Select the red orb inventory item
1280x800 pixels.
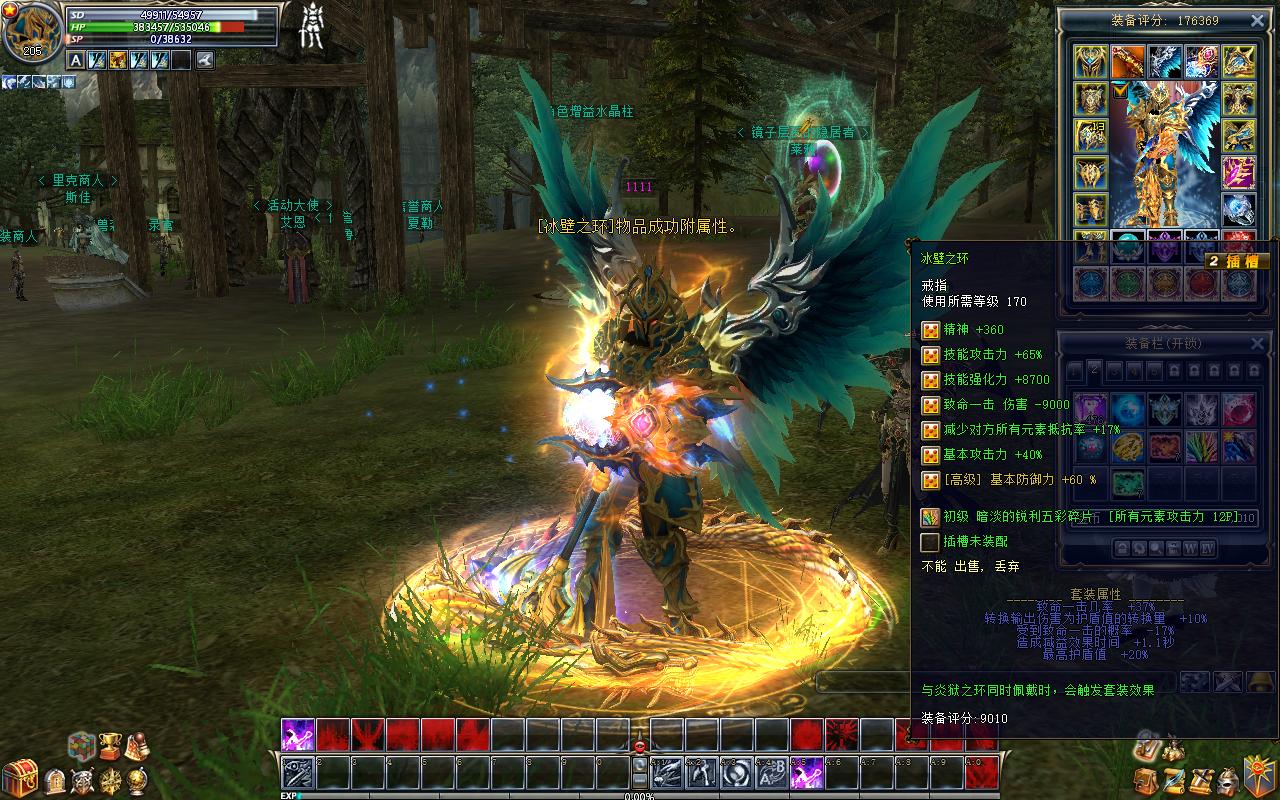1238,409
